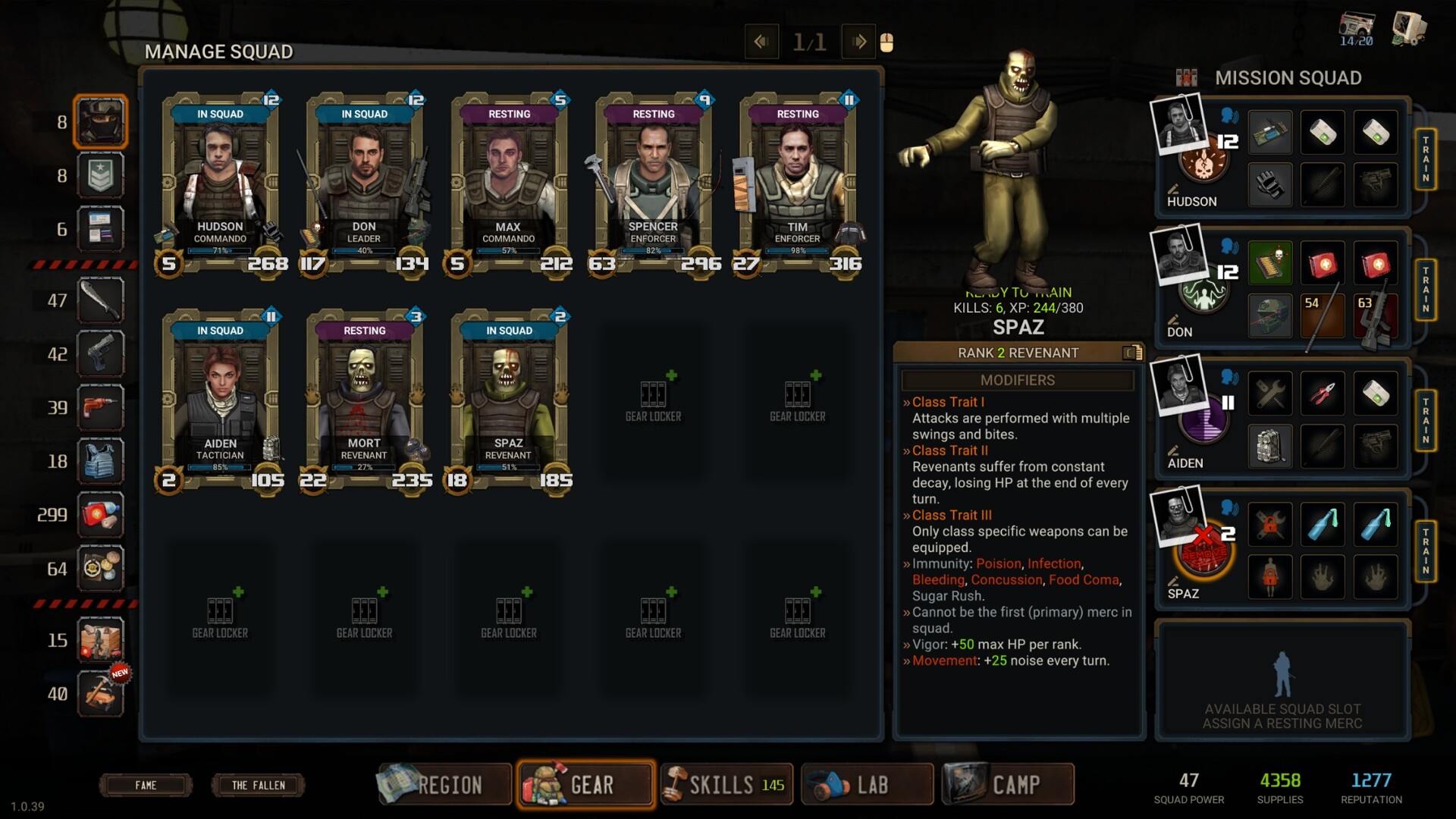This screenshot has height=819, width=1456.
Task: Select the melee machete category icon
Action: (100, 300)
